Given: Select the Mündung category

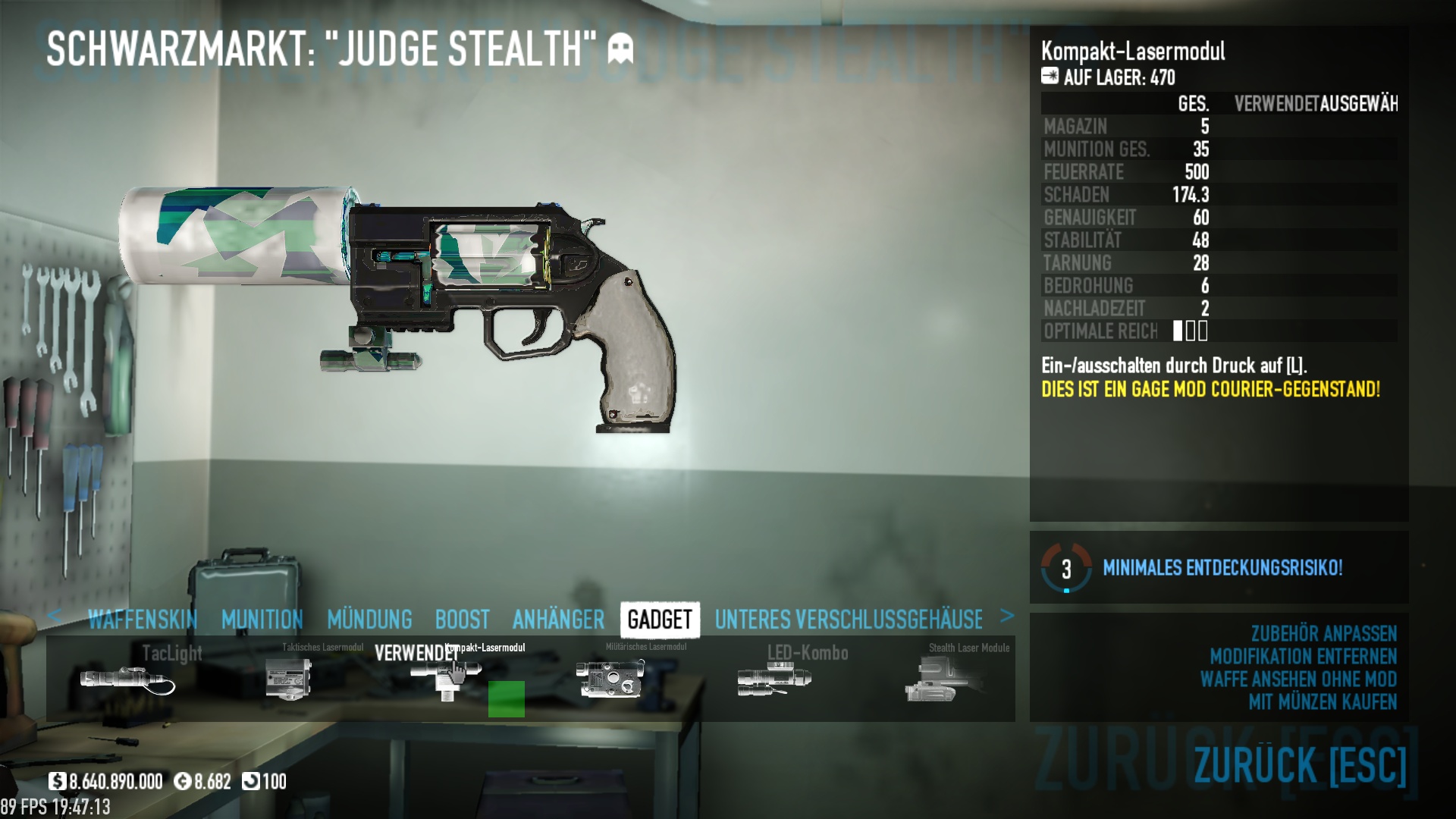Looking at the screenshot, I should point(369,620).
